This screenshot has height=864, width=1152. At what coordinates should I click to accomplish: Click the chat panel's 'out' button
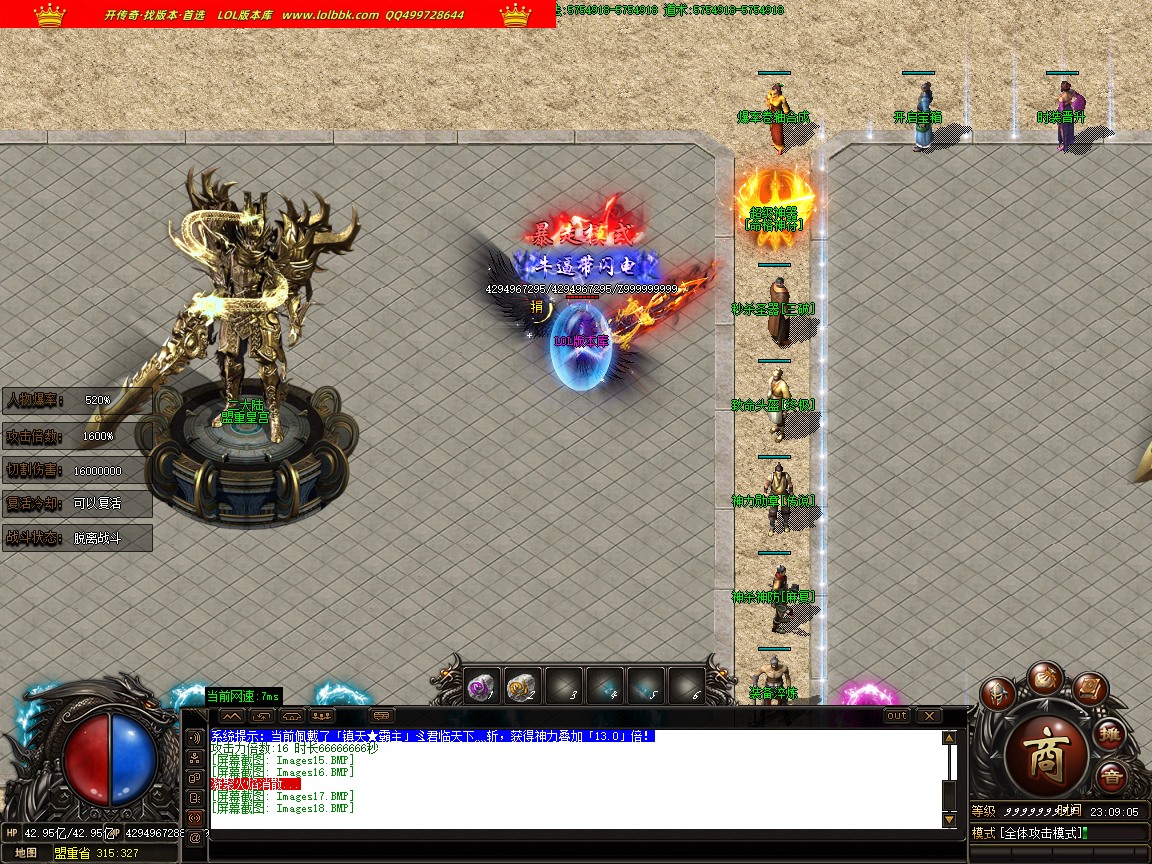click(x=897, y=716)
